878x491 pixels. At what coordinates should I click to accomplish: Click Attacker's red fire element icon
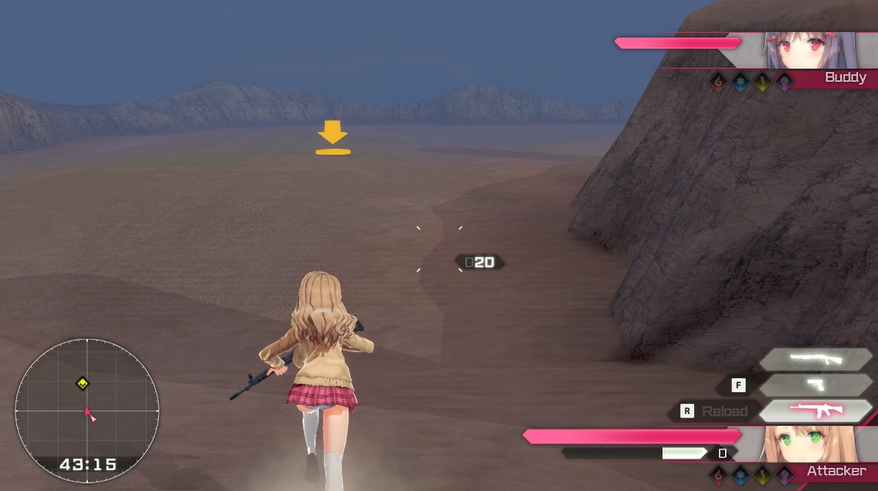[719, 476]
